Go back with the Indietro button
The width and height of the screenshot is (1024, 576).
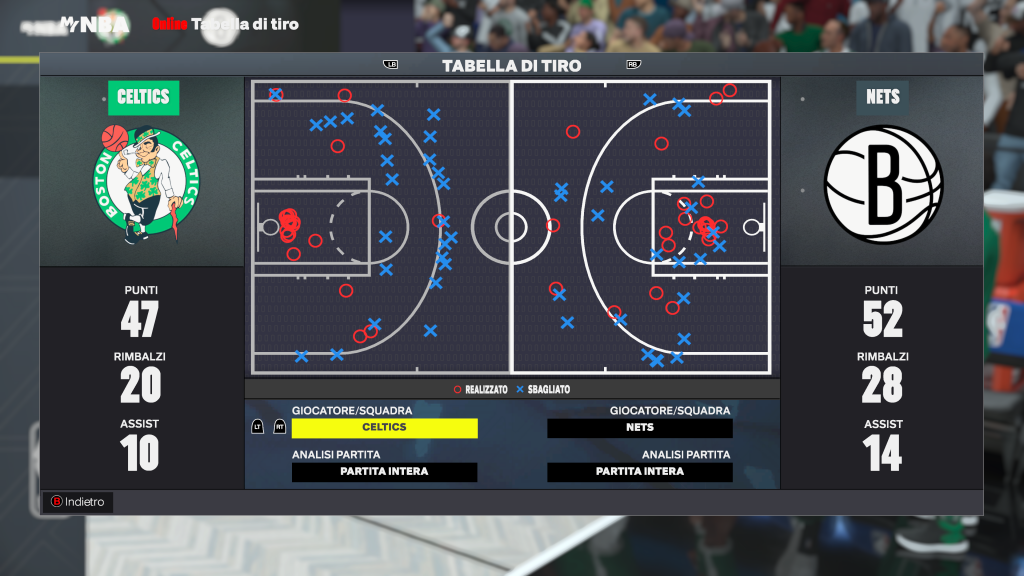click(77, 502)
